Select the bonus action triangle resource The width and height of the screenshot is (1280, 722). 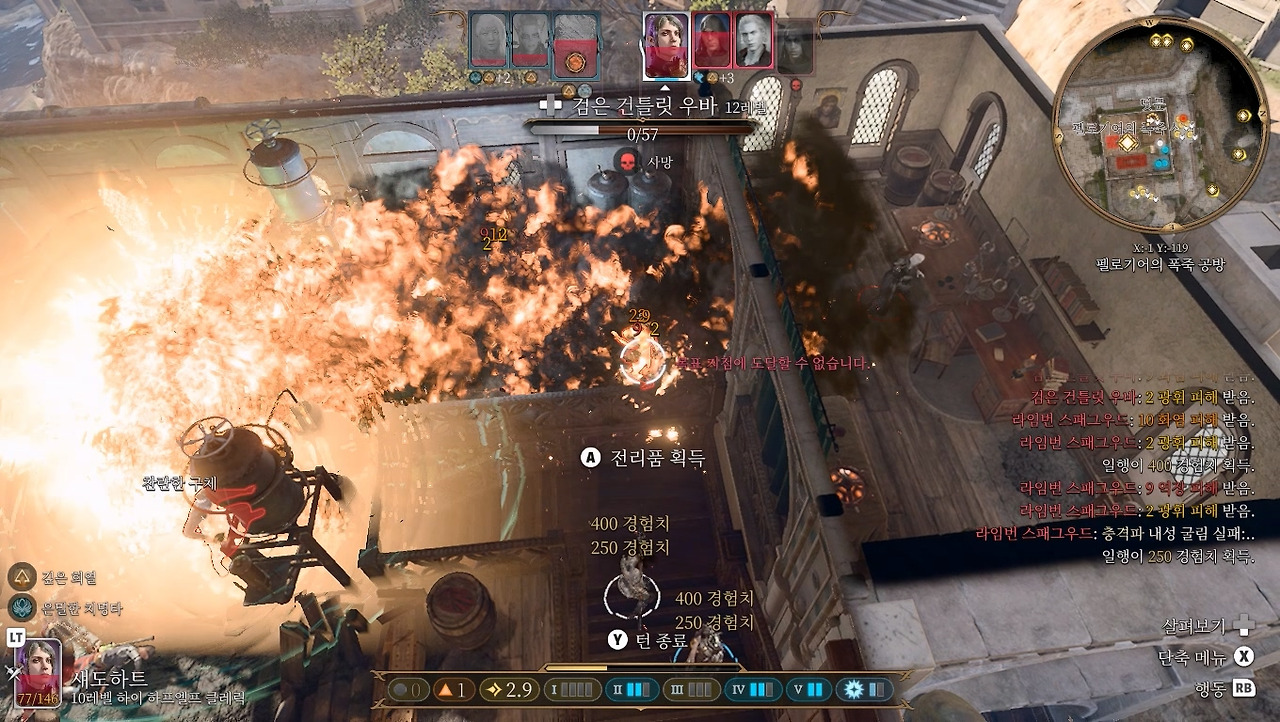tap(451, 690)
